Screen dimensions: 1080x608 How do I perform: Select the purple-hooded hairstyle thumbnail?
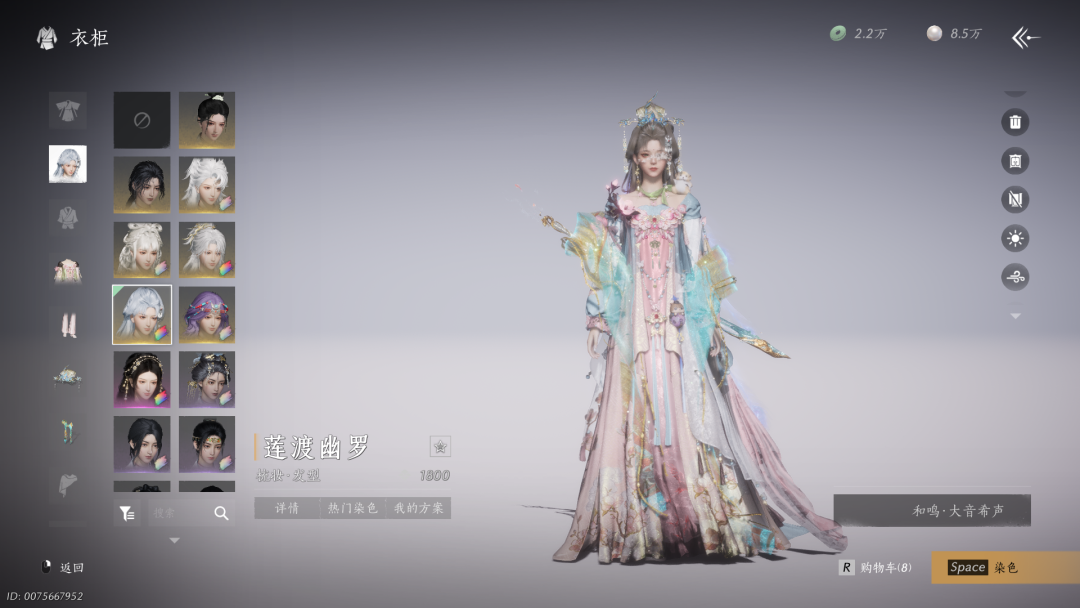(x=207, y=314)
